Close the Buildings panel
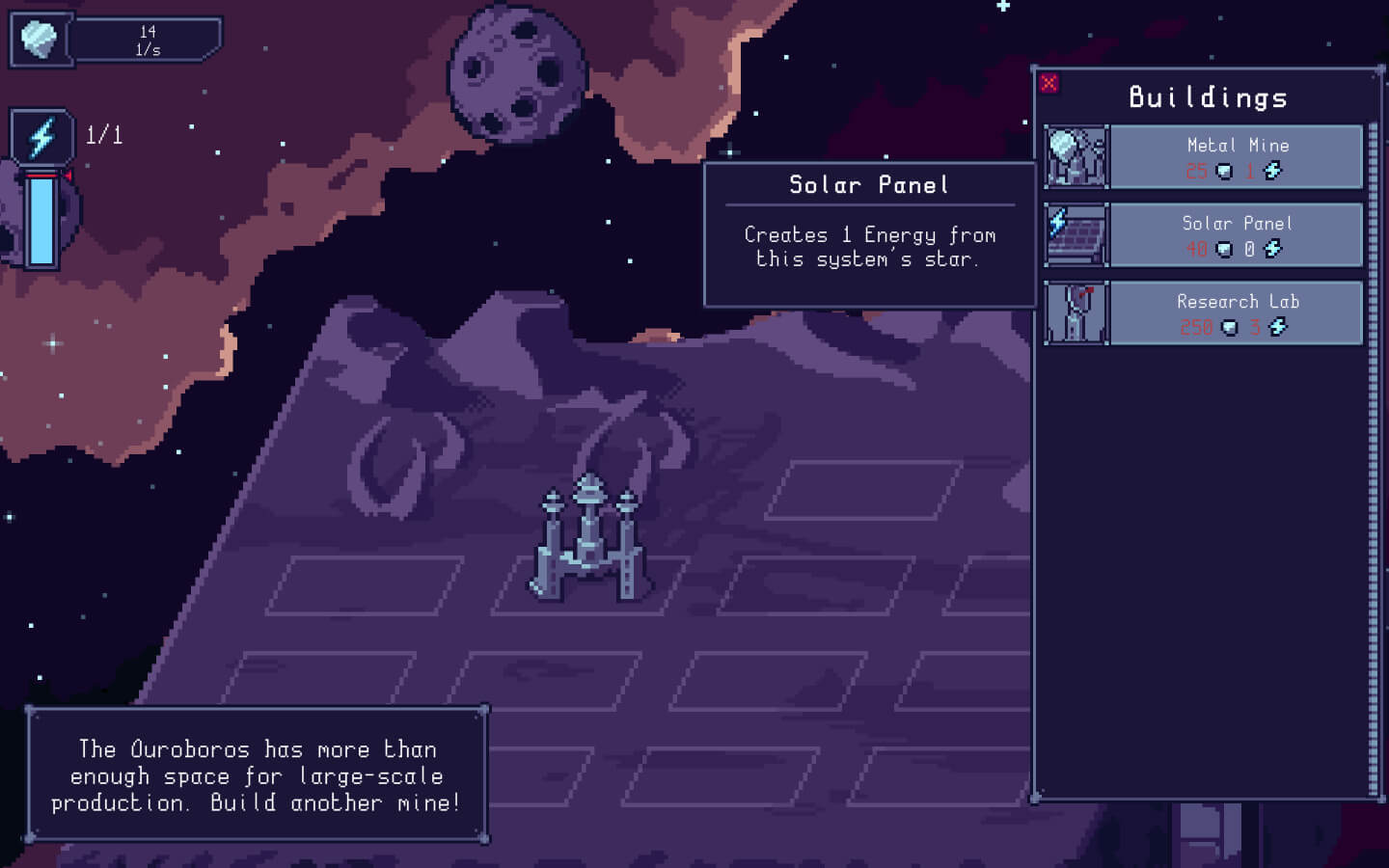Screen dimensions: 1389x868 [1049, 84]
